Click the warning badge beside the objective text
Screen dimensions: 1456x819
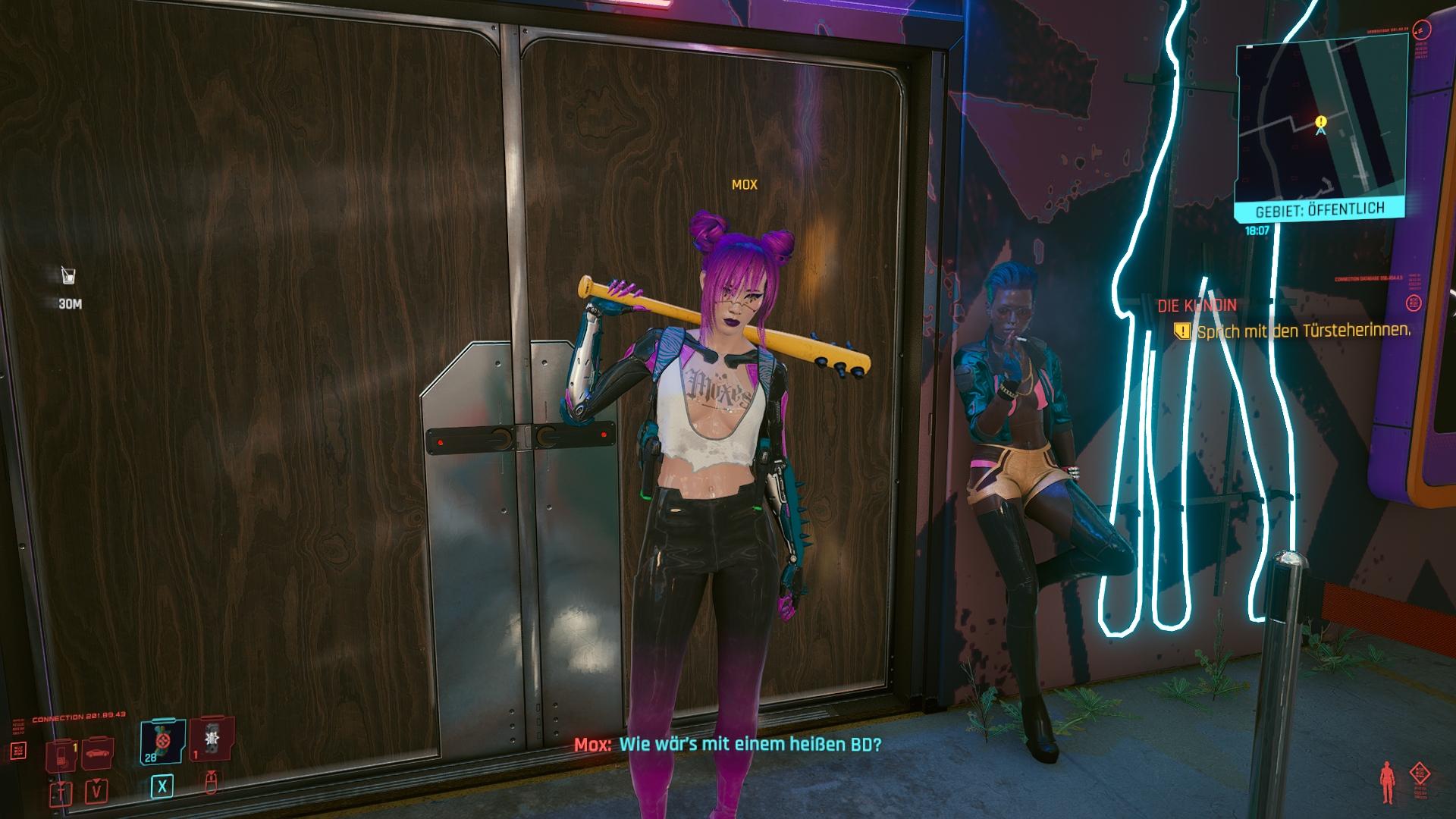tap(1182, 329)
